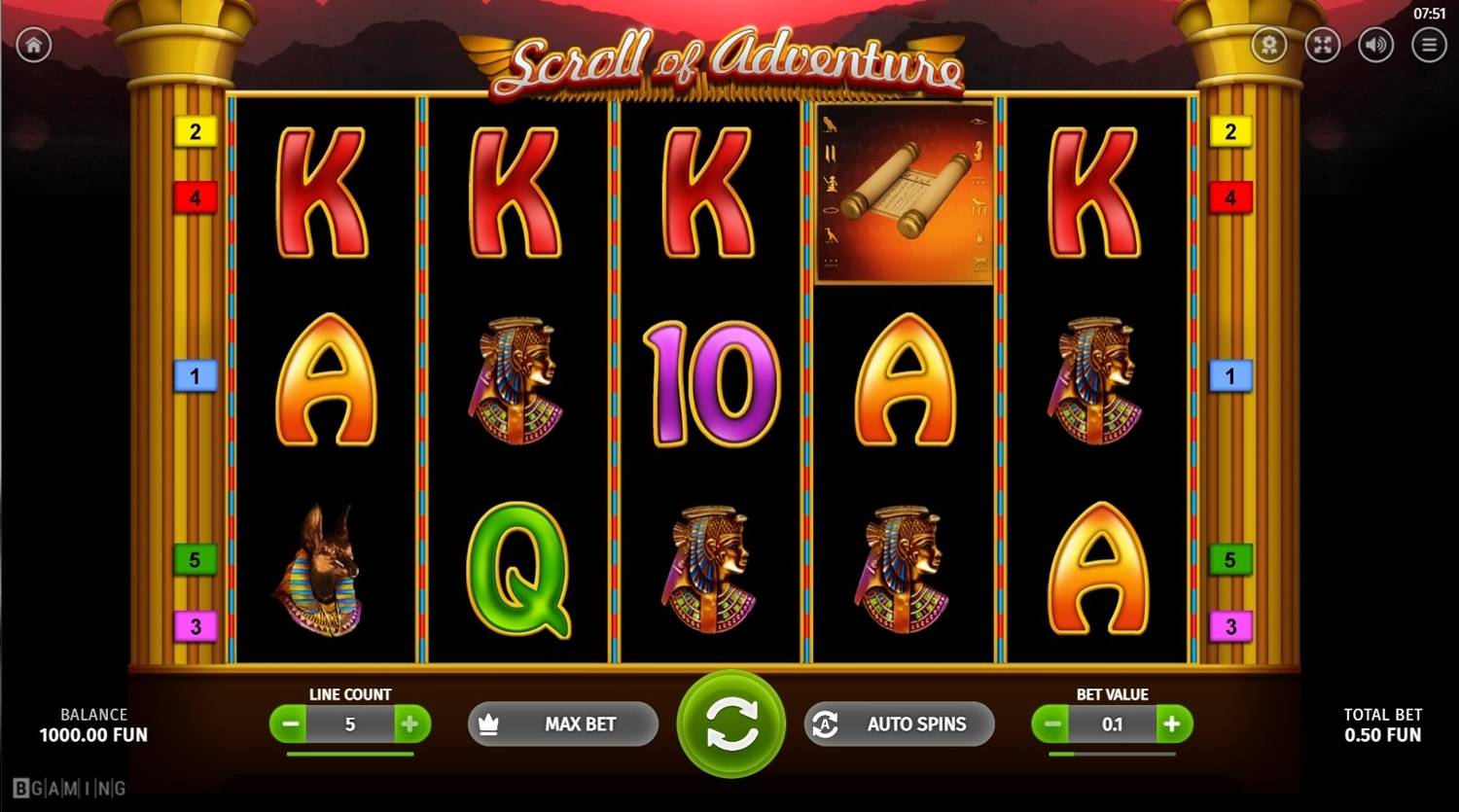Click the MAX BET button
Screen dimensions: 1459x812
tap(563, 724)
